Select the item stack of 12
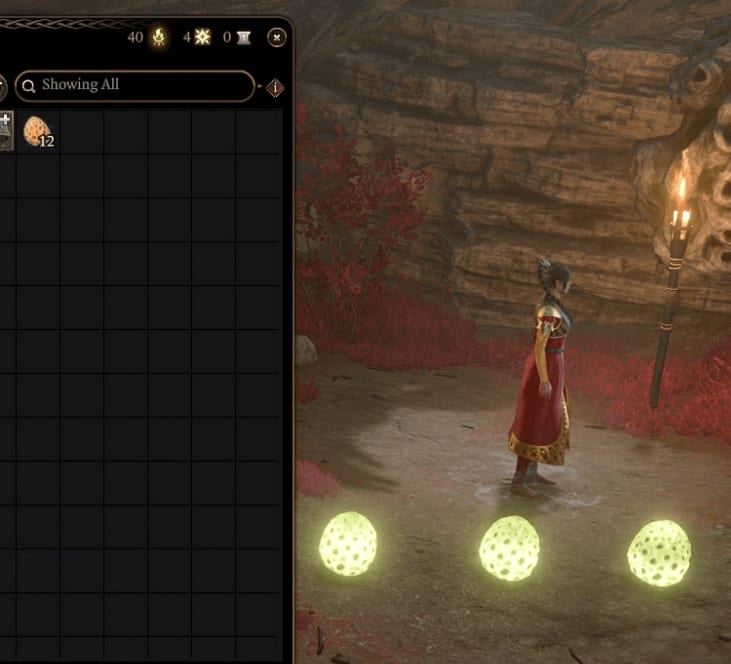The height and width of the screenshot is (664, 731). (37, 131)
